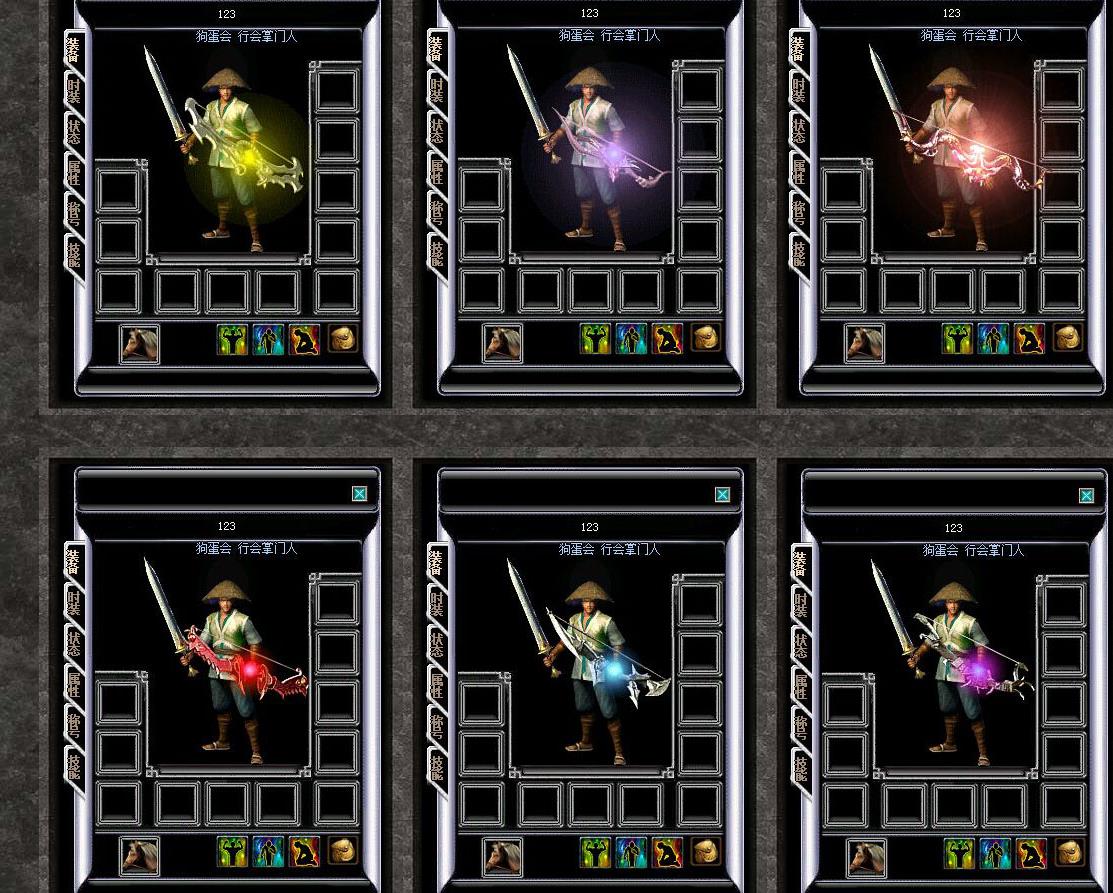Select 属性 tab in the violet-glow bow panel
The height and width of the screenshot is (893, 1113).
tap(438, 171)
